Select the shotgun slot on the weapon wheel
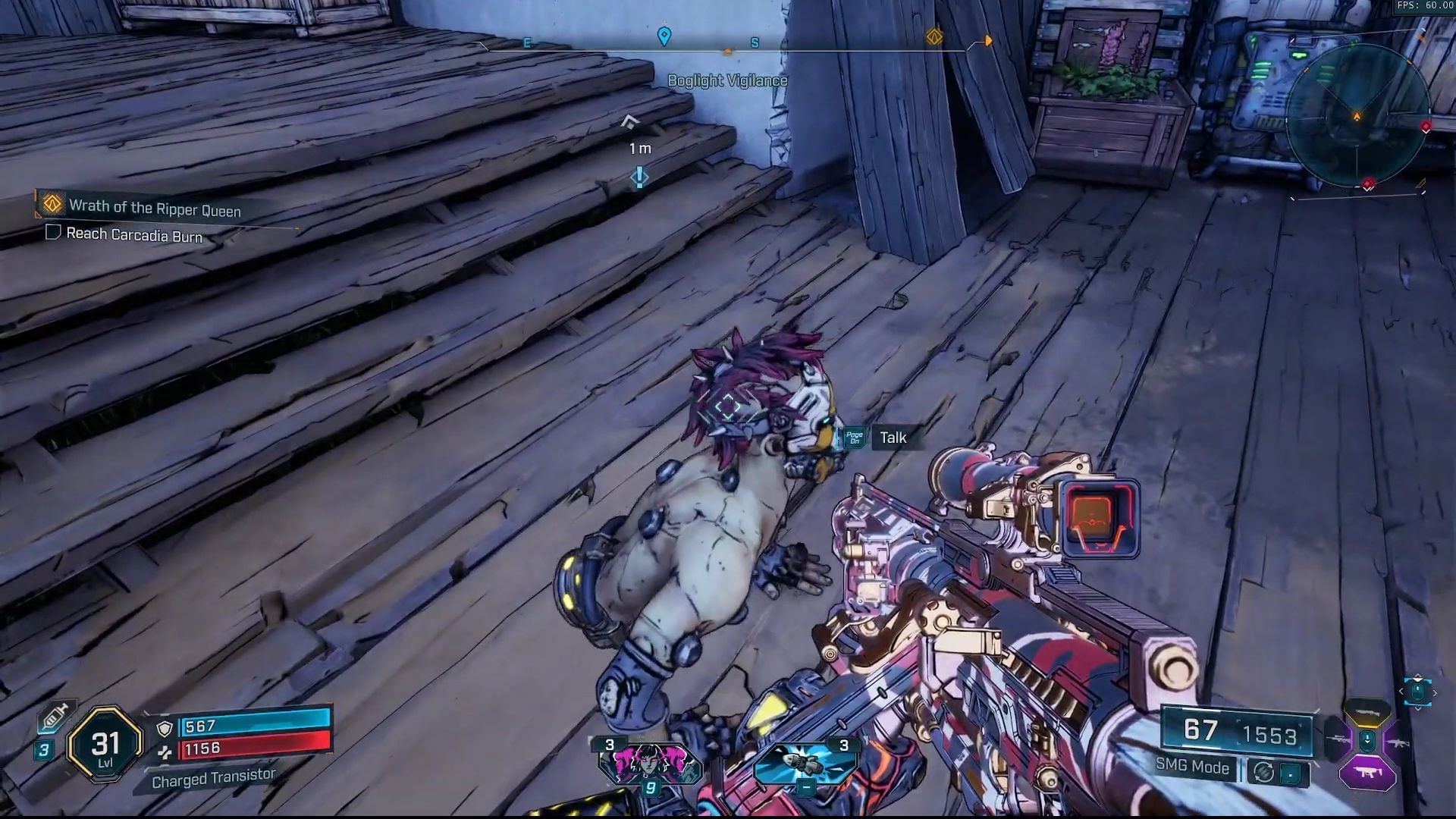 1367,713
